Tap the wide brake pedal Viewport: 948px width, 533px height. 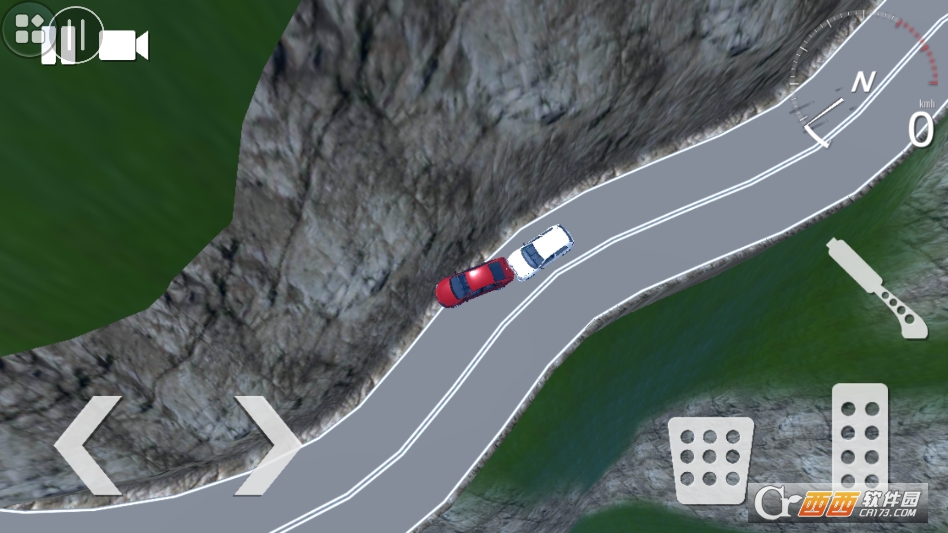pyautogui.click(x=708, y=460)
